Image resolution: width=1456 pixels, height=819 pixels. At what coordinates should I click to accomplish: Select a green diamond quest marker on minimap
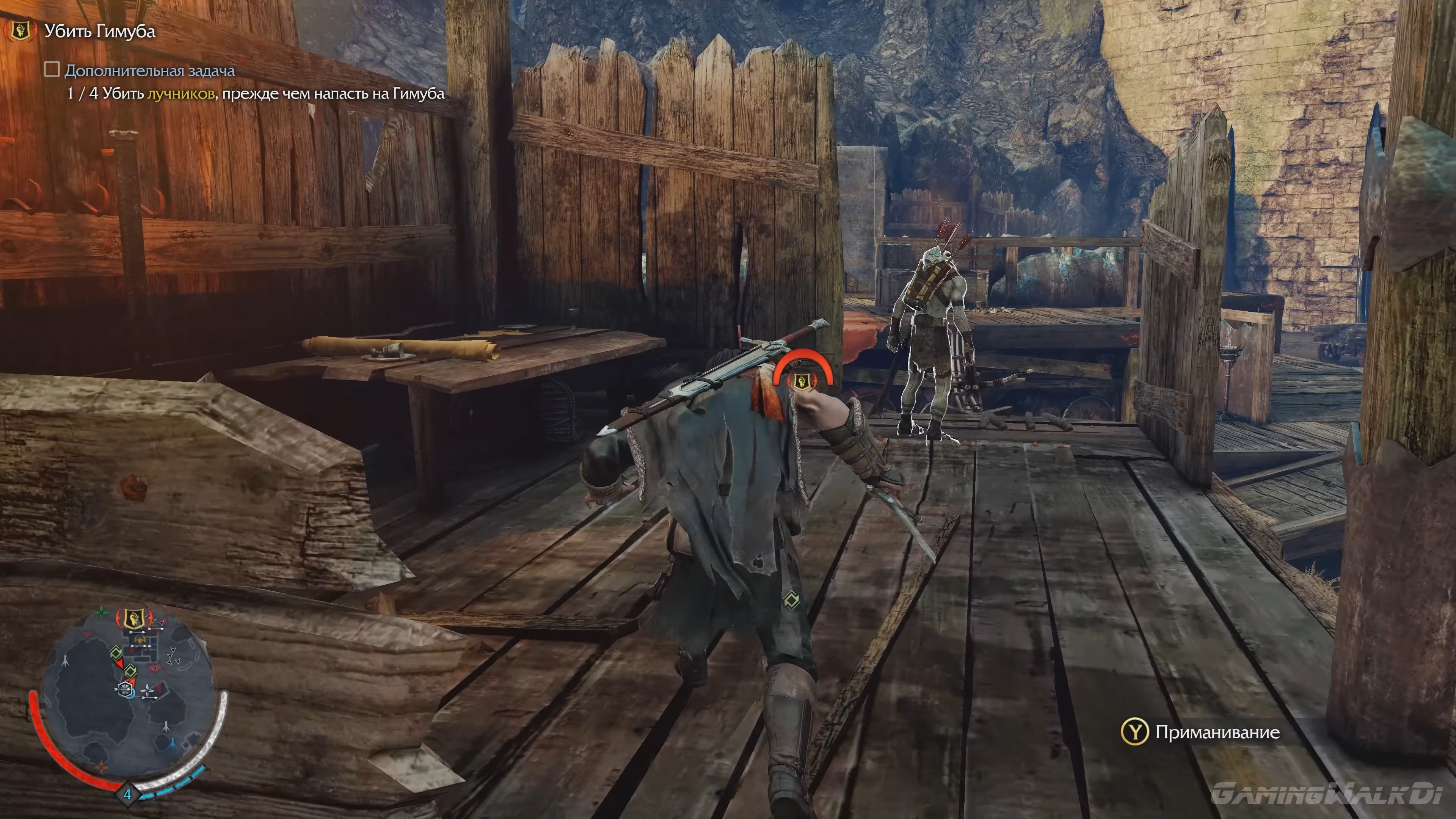tap(117, 653)
